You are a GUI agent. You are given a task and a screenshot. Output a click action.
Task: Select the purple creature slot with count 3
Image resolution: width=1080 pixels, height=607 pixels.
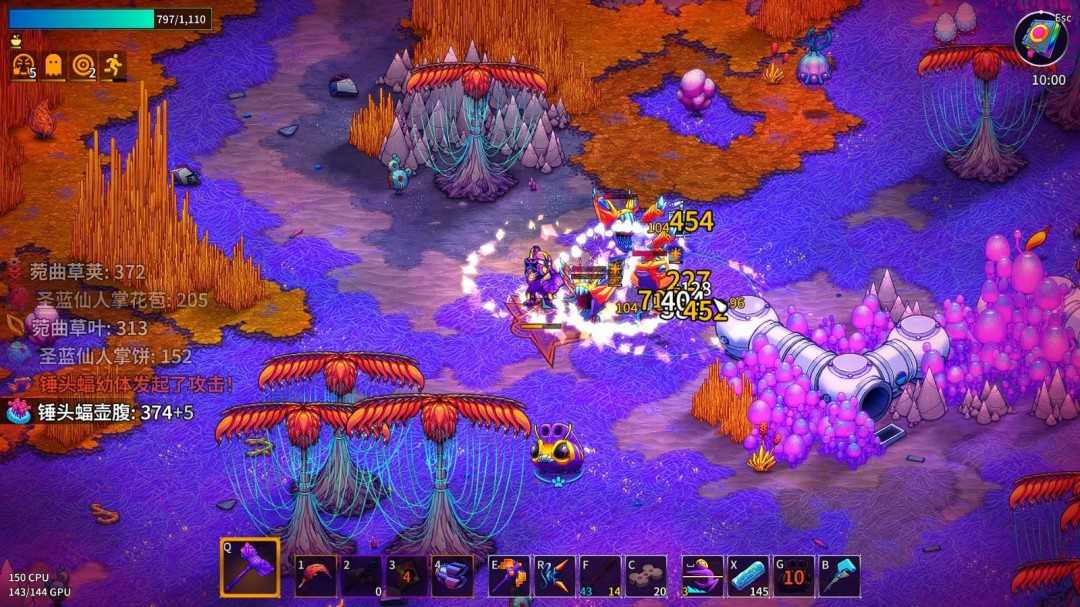pos(702,576)
